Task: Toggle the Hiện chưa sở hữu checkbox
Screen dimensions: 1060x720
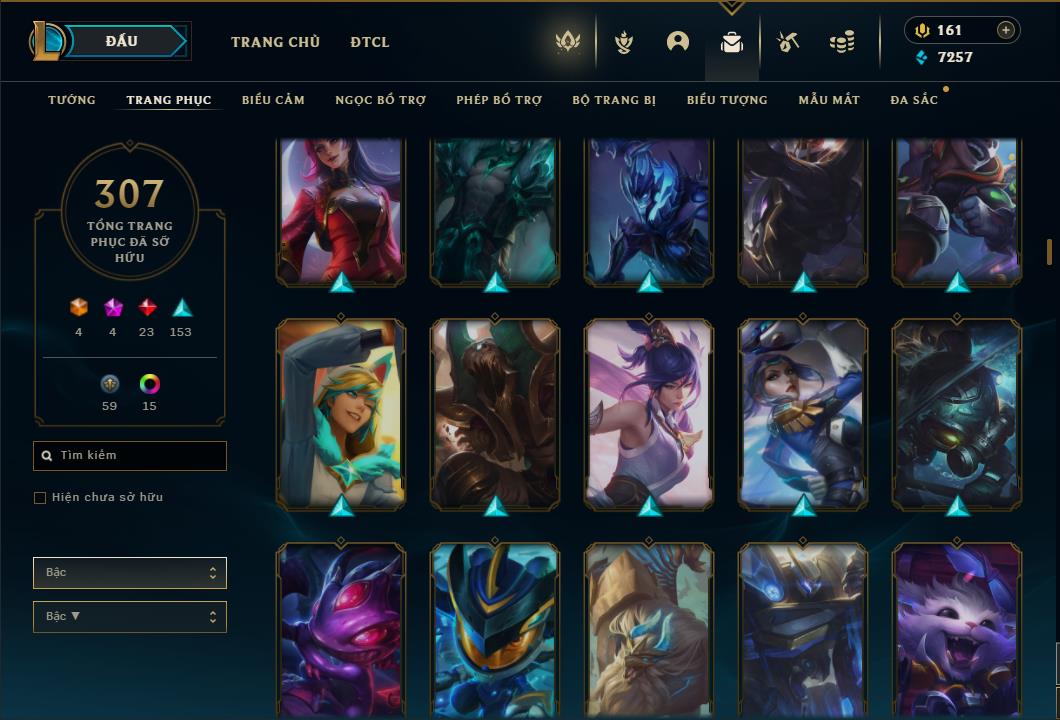Action: pos(40,498)
